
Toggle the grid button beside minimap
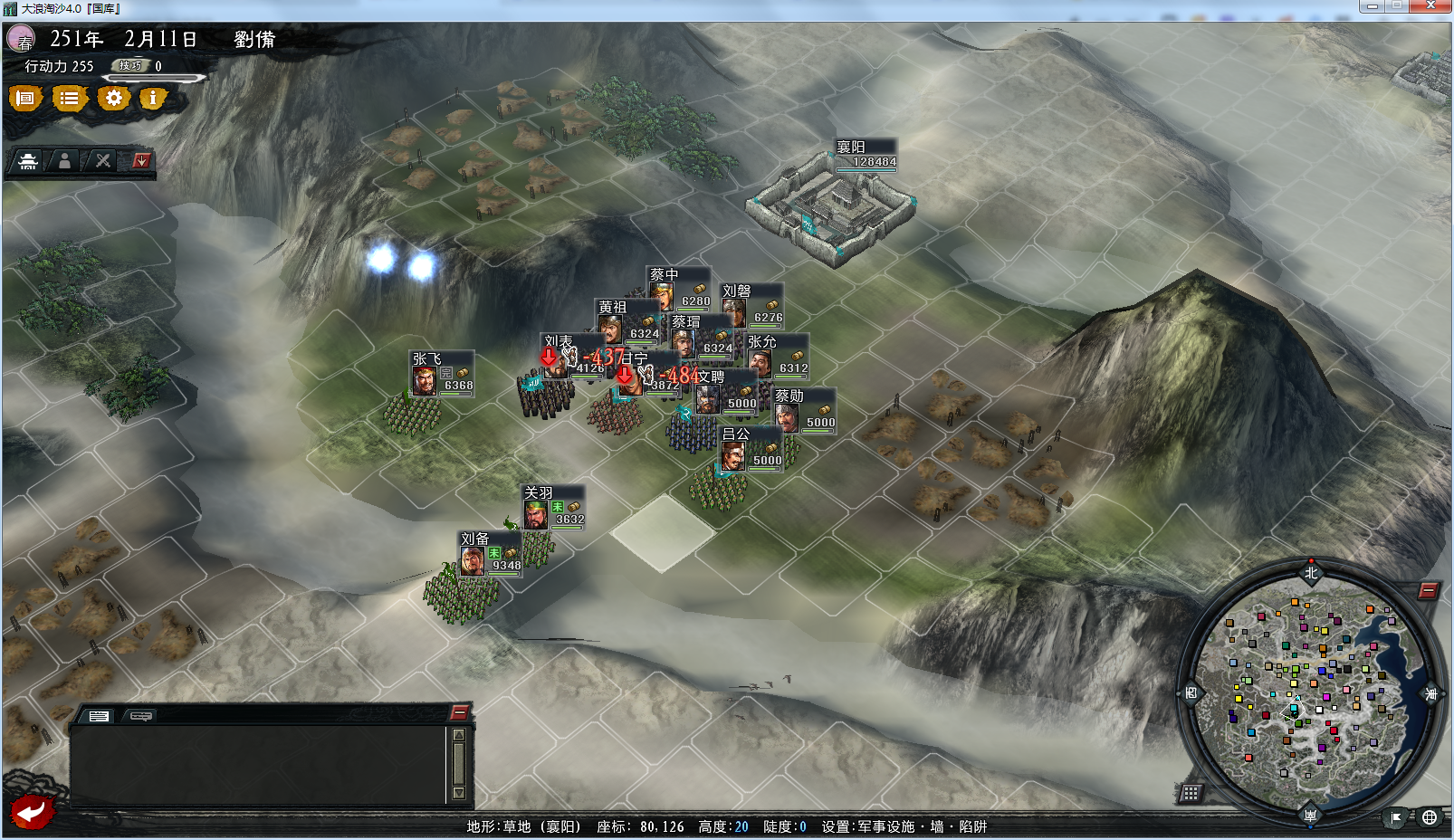pyautogui.click(x=1191, y=793)
